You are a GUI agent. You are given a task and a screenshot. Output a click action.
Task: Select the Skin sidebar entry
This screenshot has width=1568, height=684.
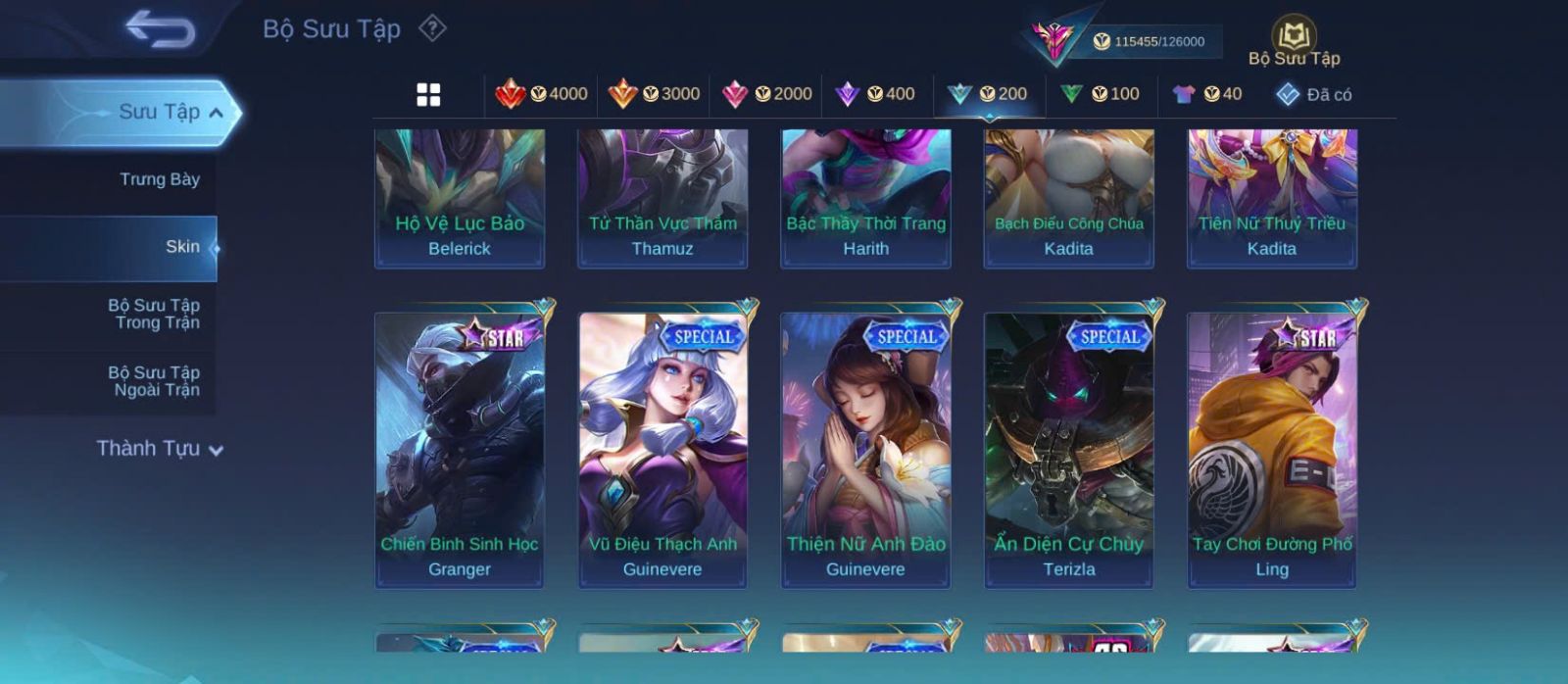[x=182, y=247]
